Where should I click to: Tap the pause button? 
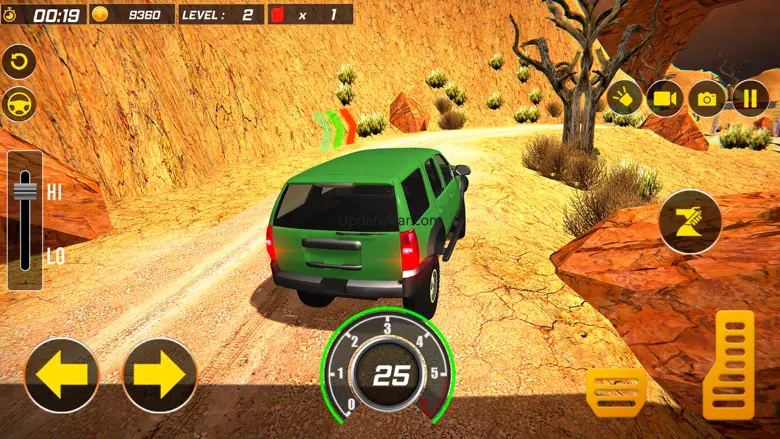click(750, 98)
